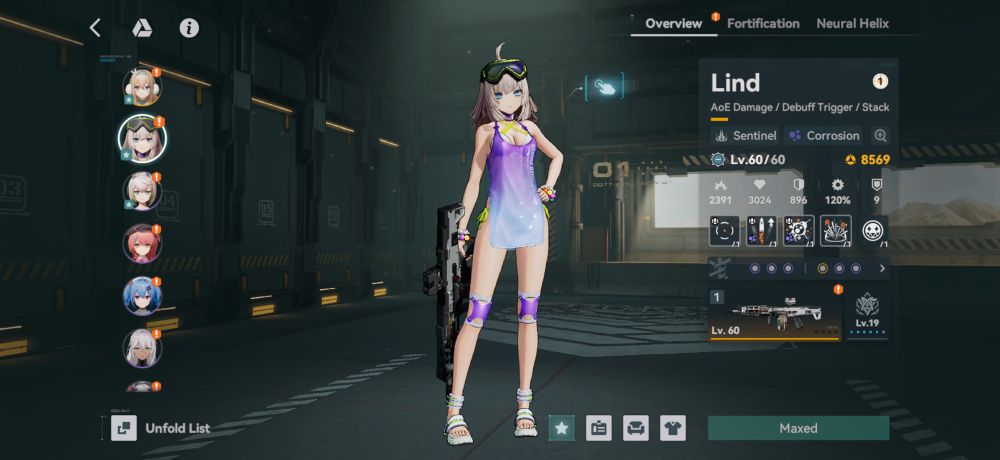The image size is (1000, 460).
Task: Go back using the left arrow
Action: coord(95,28)
